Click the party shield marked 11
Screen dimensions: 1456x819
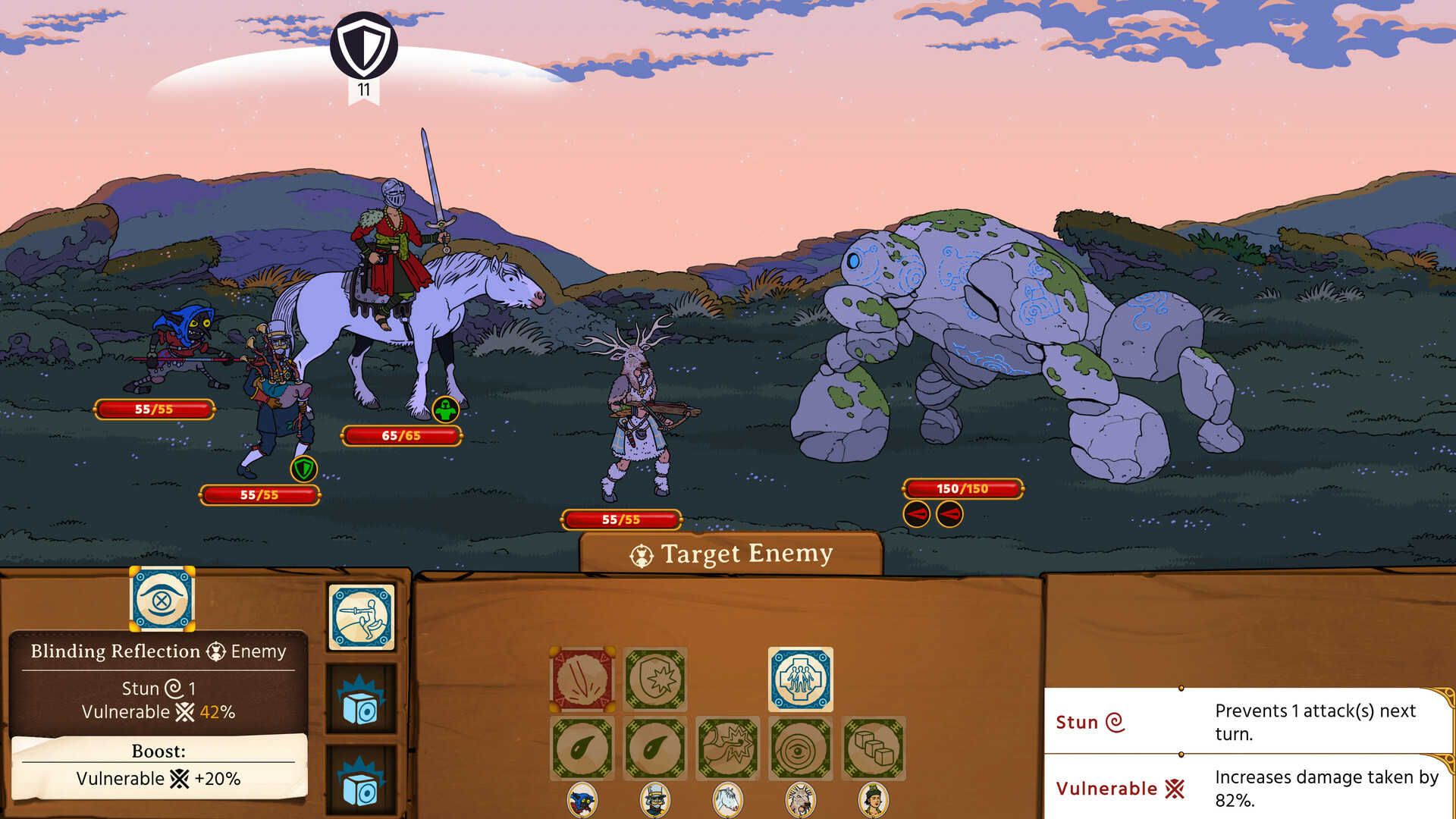click(365, 46)
